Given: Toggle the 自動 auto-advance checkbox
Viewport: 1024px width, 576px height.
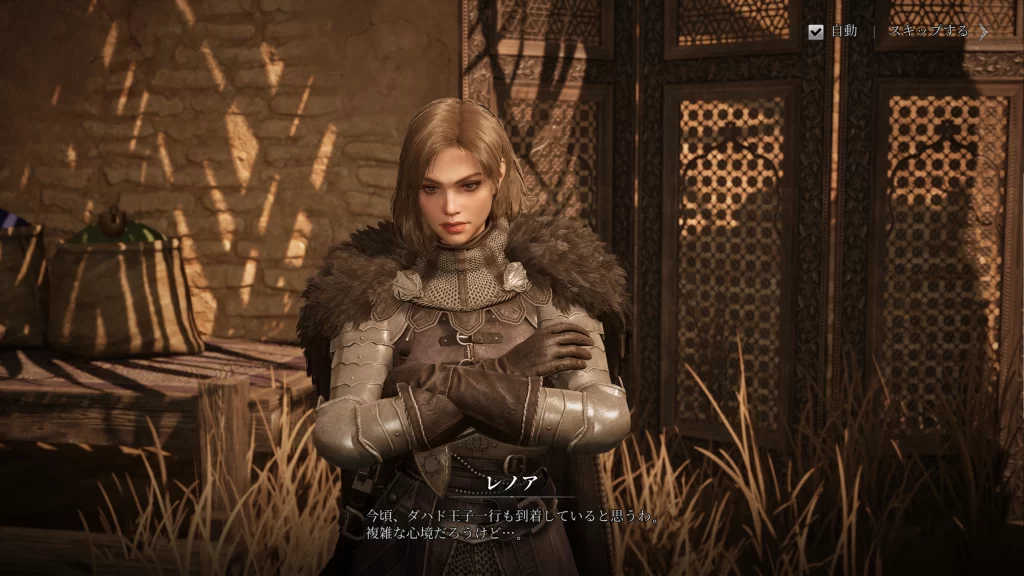Looking at the screenshot, I should 816,31.
